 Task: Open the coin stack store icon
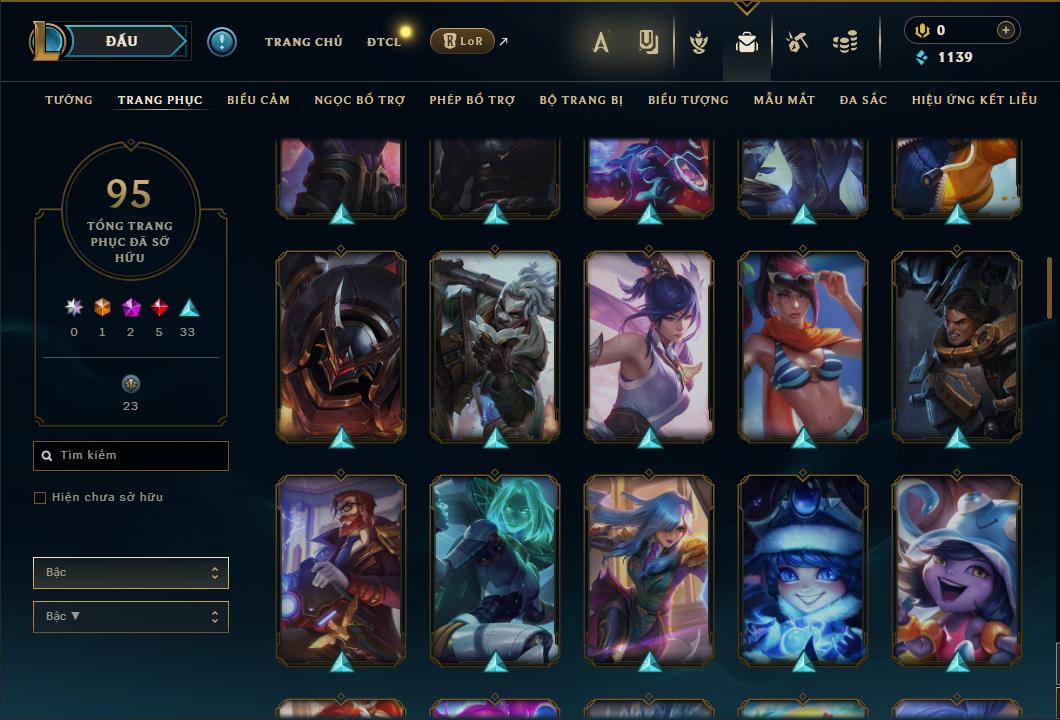point(845,42)
